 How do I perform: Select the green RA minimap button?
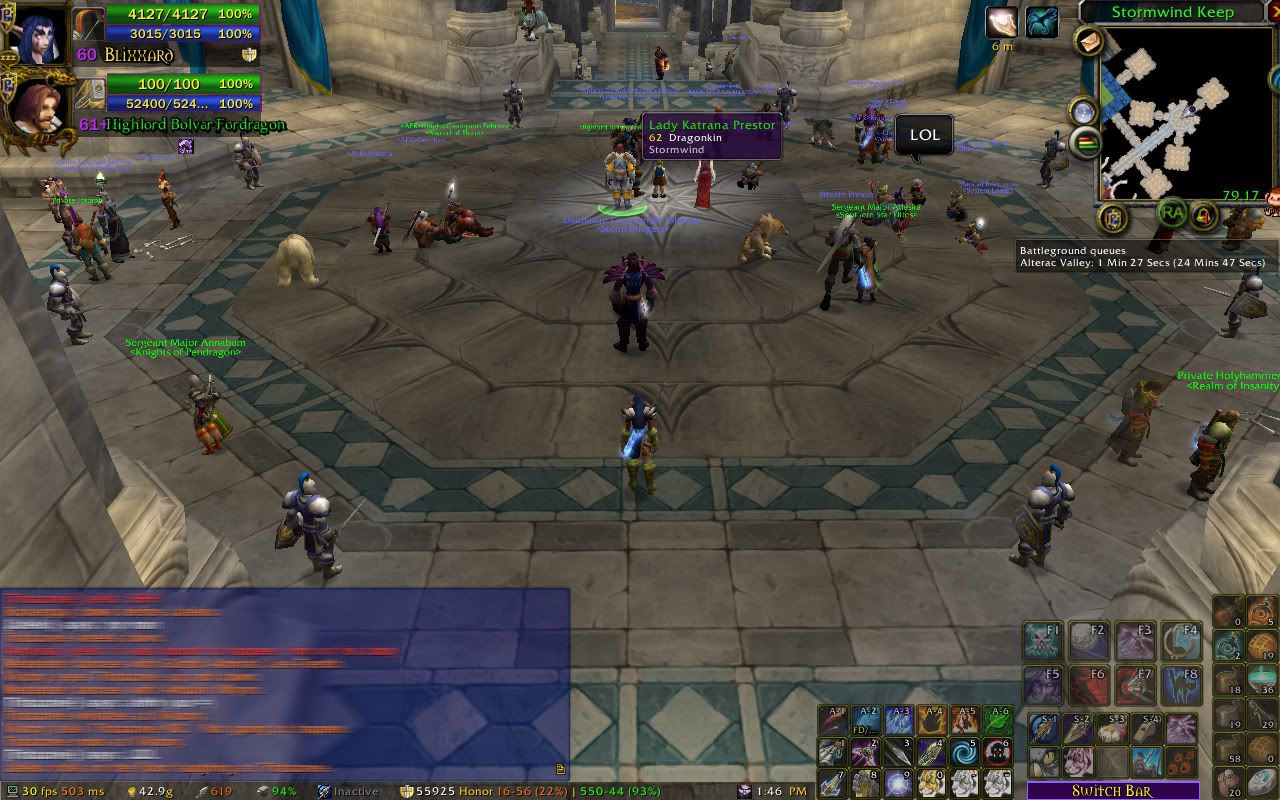(x=1172, y=212)
